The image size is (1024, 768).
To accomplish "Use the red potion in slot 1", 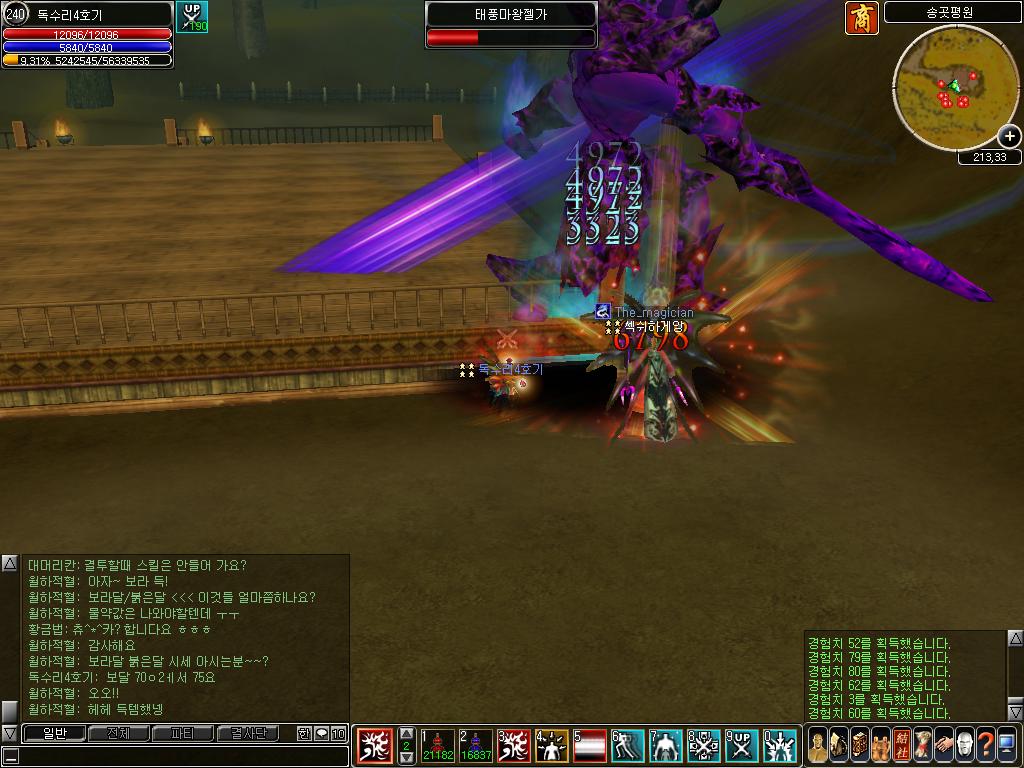I will tap(438, 746).
